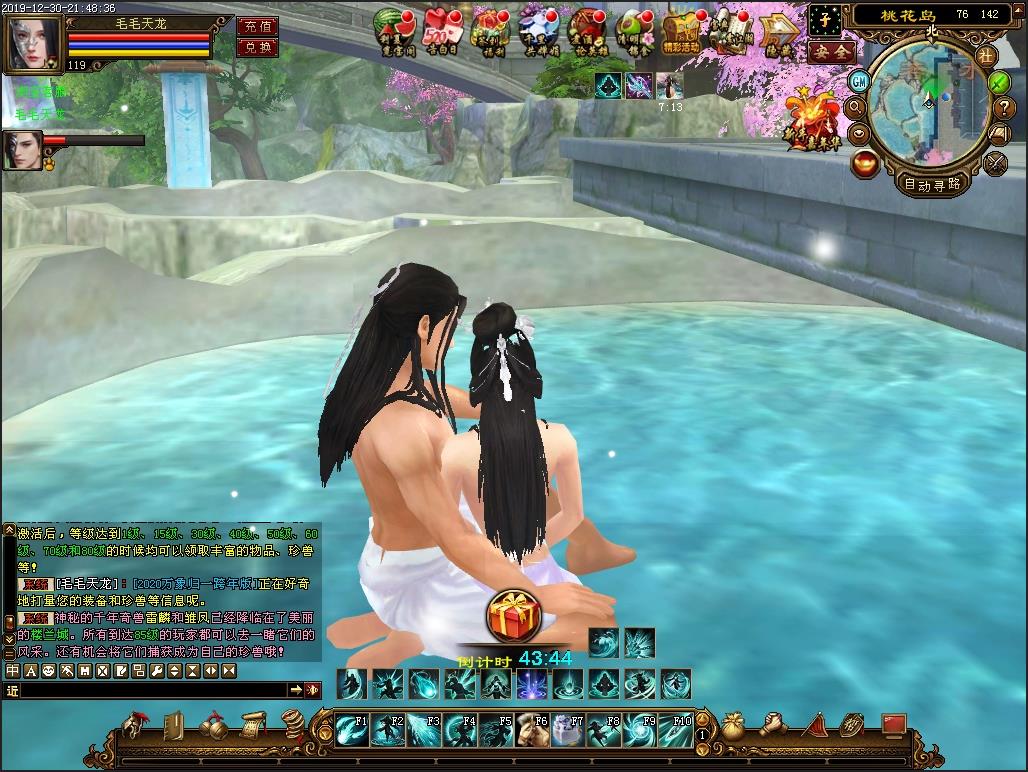
Task: Click the 充值 recharge button
Action: coord(257,27)
